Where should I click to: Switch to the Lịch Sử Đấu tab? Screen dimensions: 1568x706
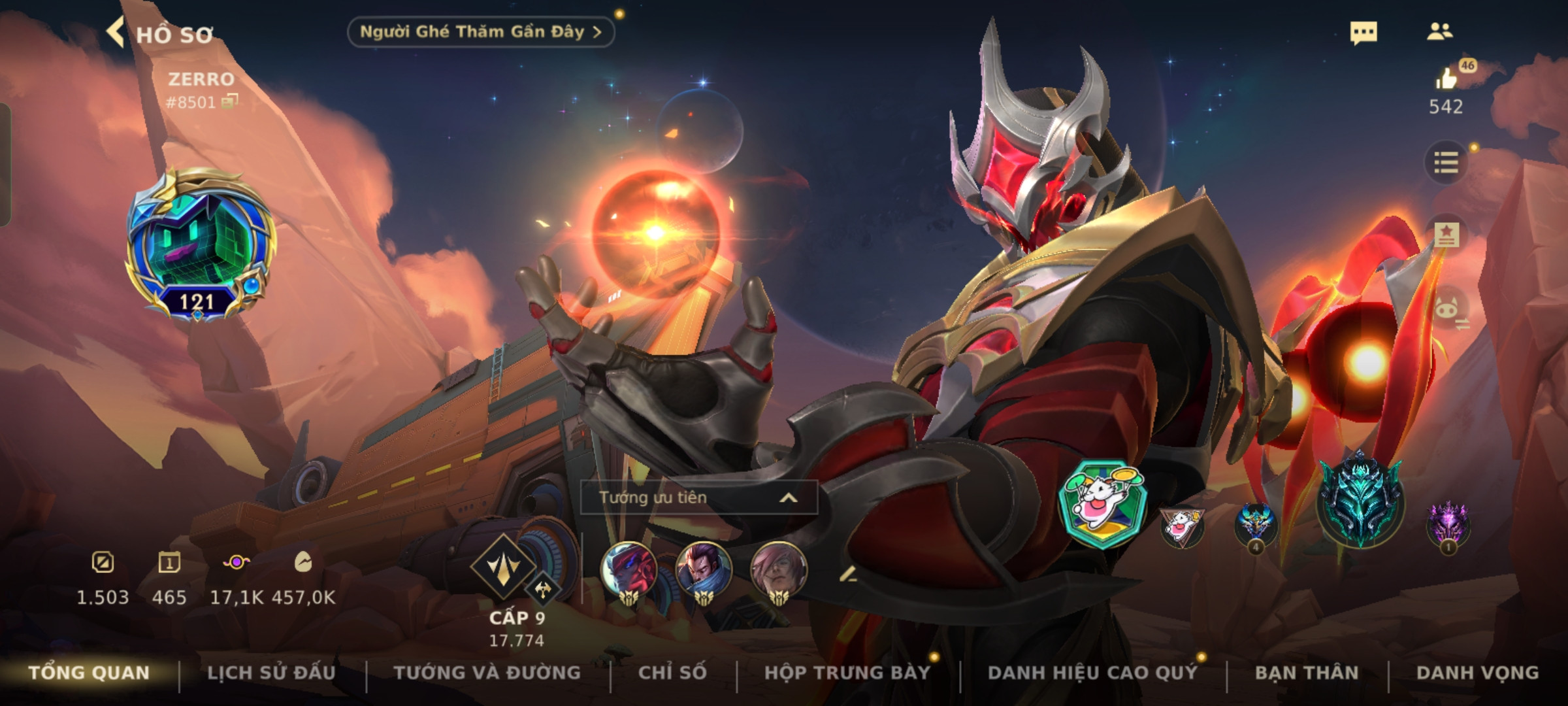click(x=271, y=673)
